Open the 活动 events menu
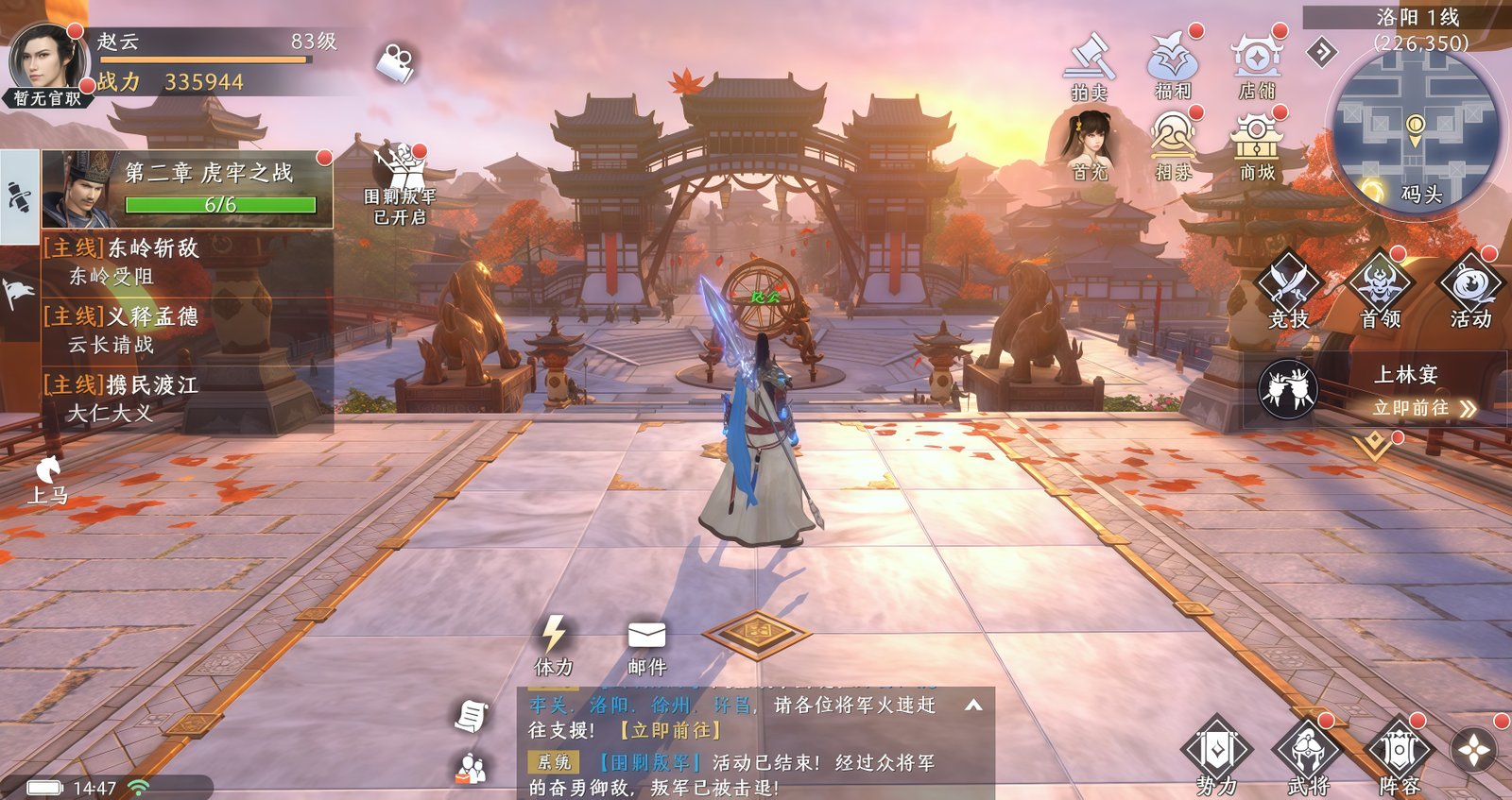 1470,288
